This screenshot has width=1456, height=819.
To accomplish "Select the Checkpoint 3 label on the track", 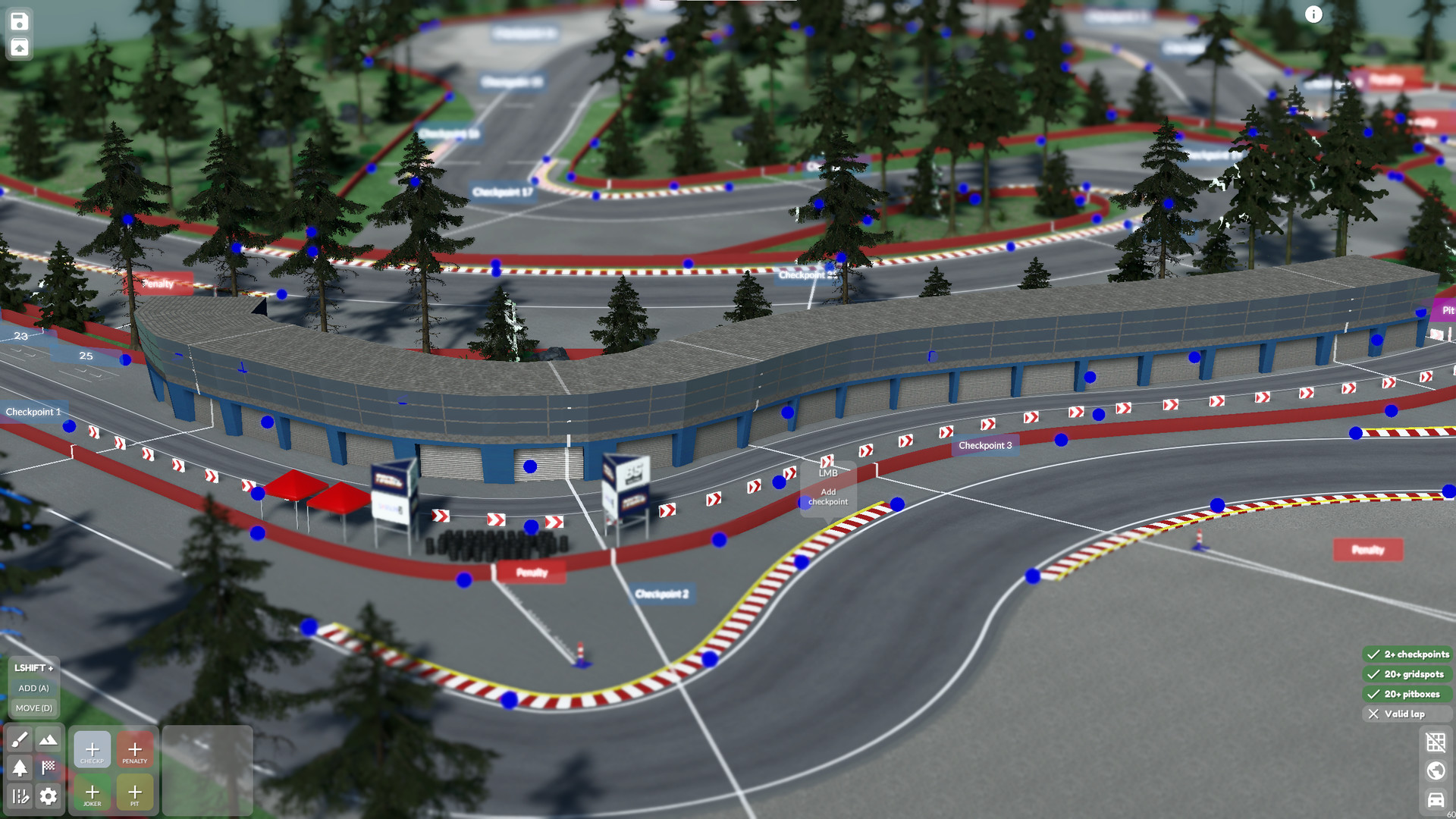I will click(986, 445).
